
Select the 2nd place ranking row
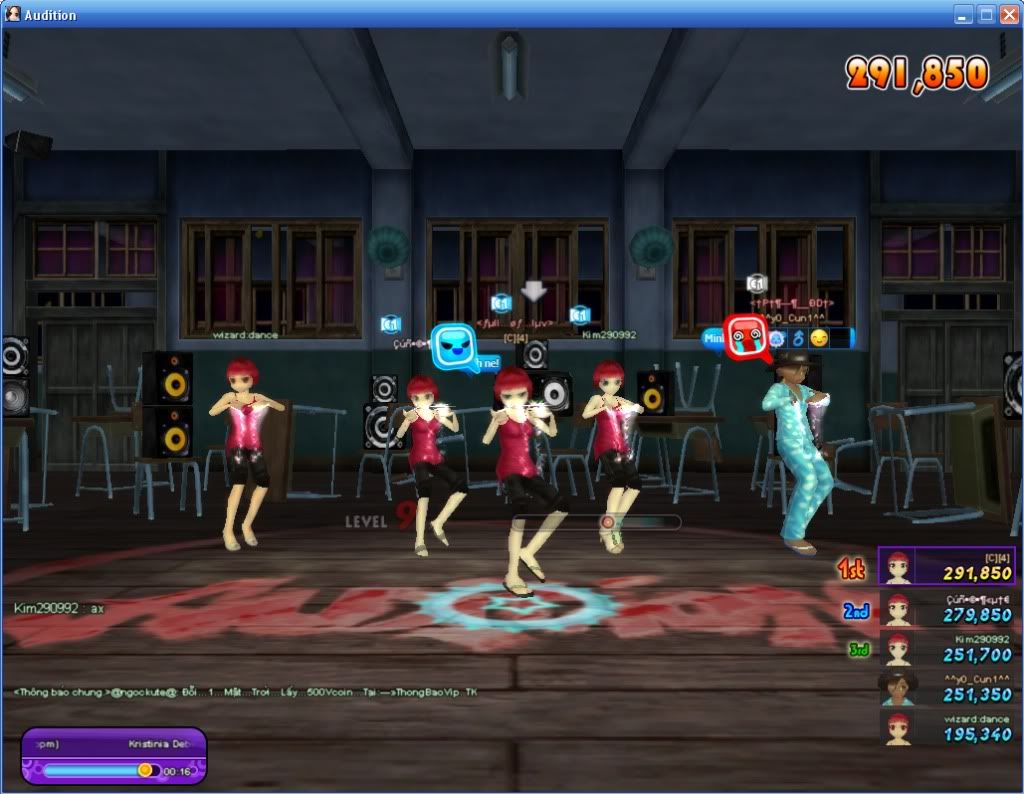947,608
